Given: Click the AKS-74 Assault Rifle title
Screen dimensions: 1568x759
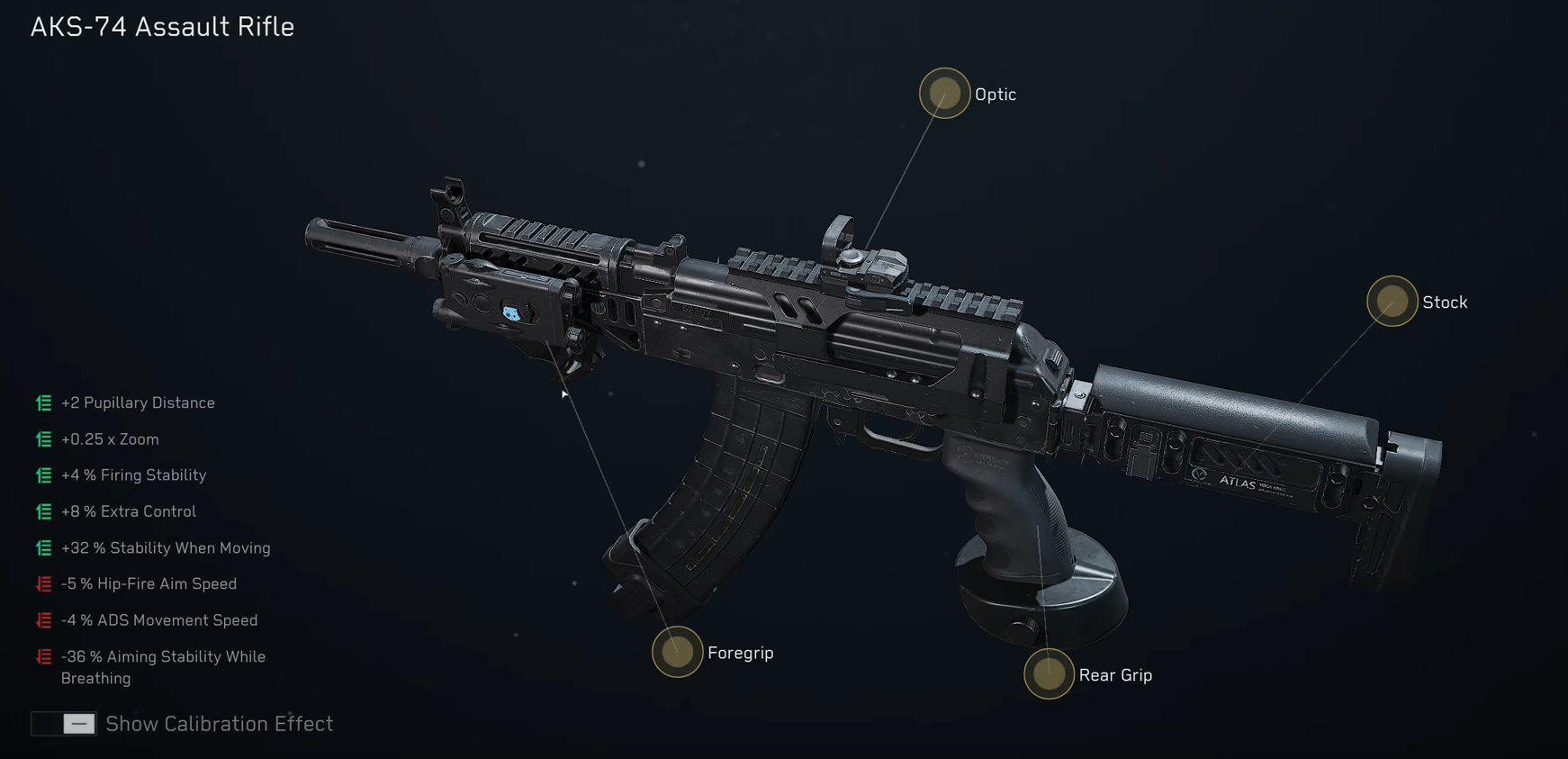Looking at the screenshot, I should [x=162, y=27].
